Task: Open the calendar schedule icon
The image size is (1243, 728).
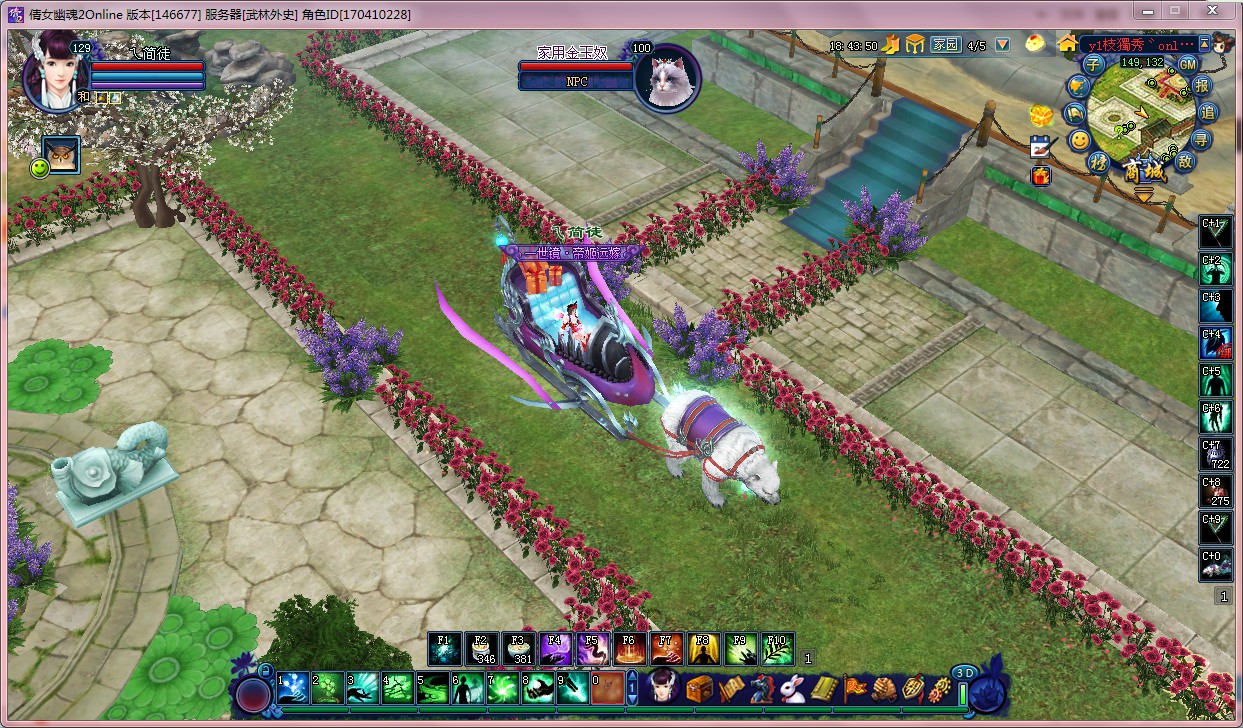Action: [1042, 146]
